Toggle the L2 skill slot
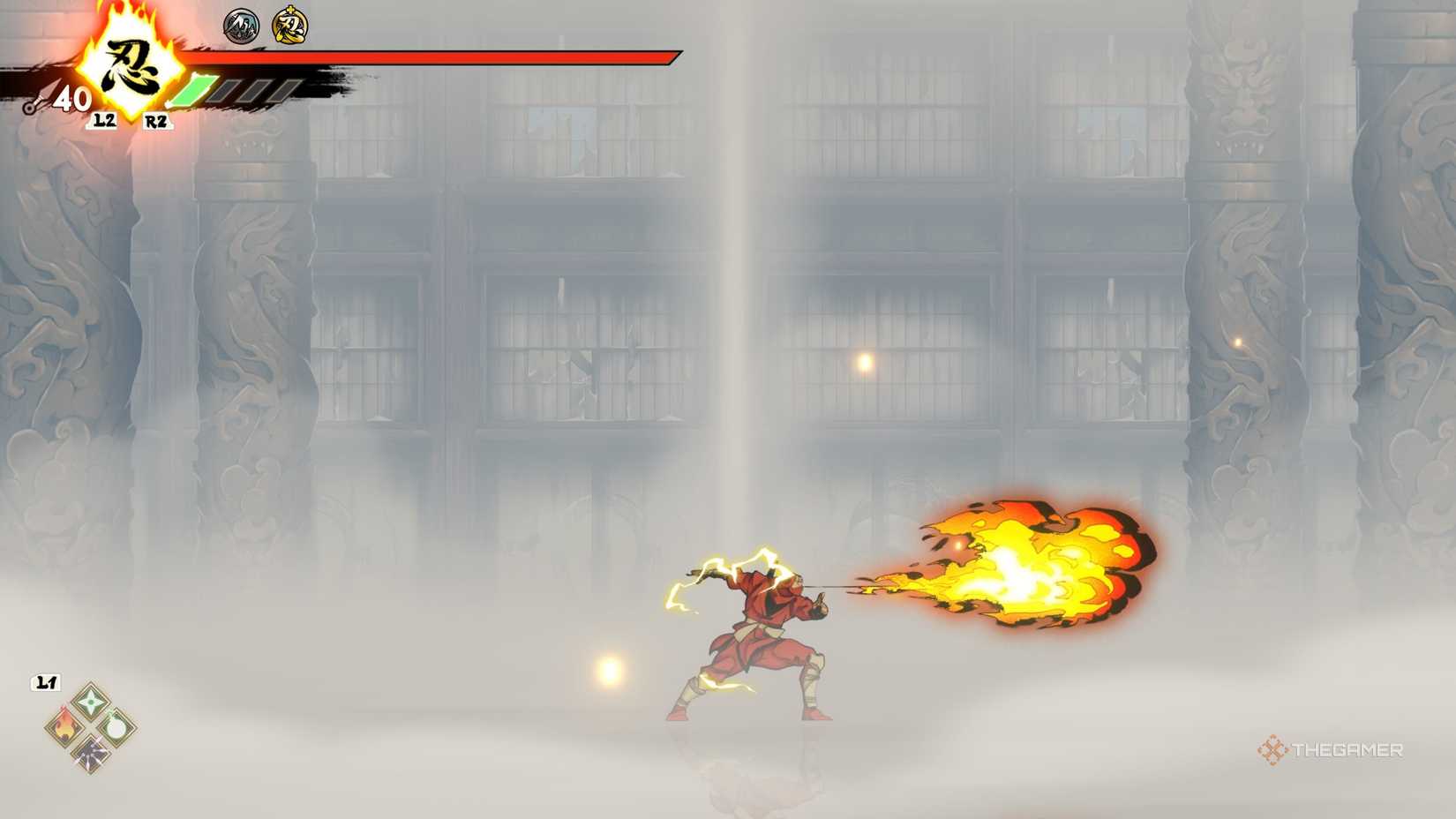 [106, 120]
